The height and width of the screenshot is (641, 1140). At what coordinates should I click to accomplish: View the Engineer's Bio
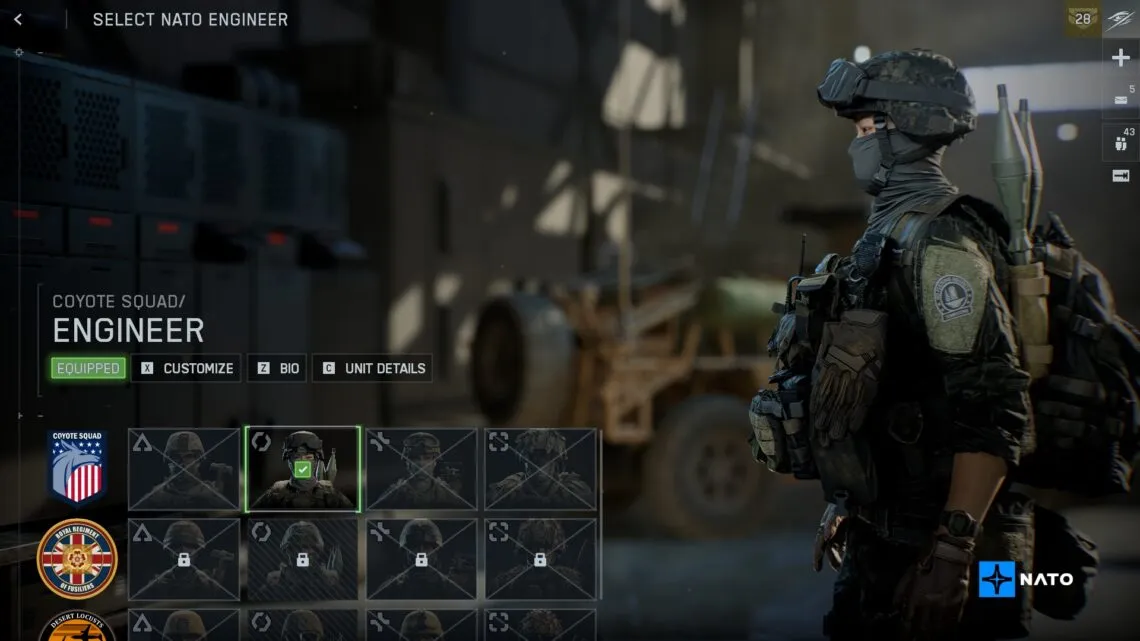point(278,368)
